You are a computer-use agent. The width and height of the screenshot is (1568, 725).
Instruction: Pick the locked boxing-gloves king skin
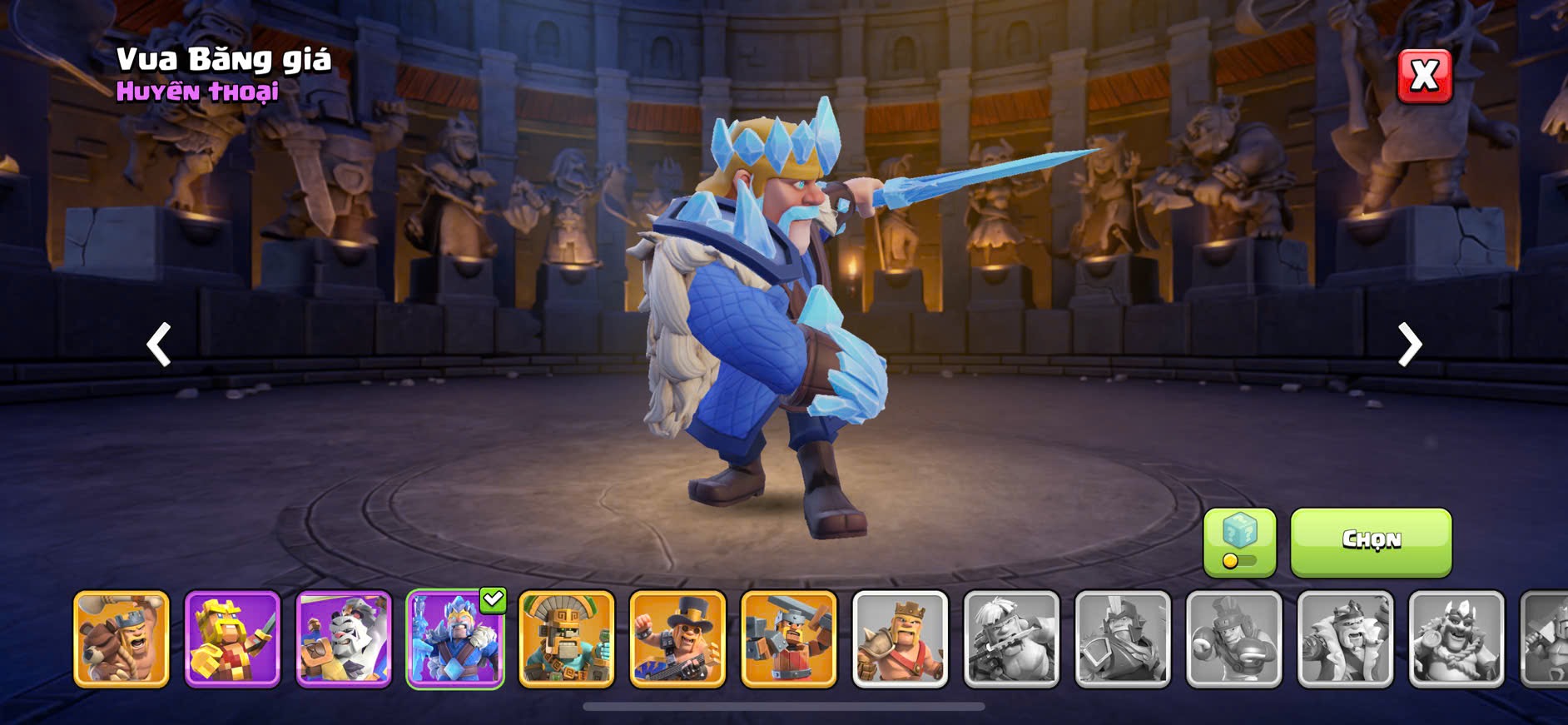pyautogui.click(x=1234, y=639)
